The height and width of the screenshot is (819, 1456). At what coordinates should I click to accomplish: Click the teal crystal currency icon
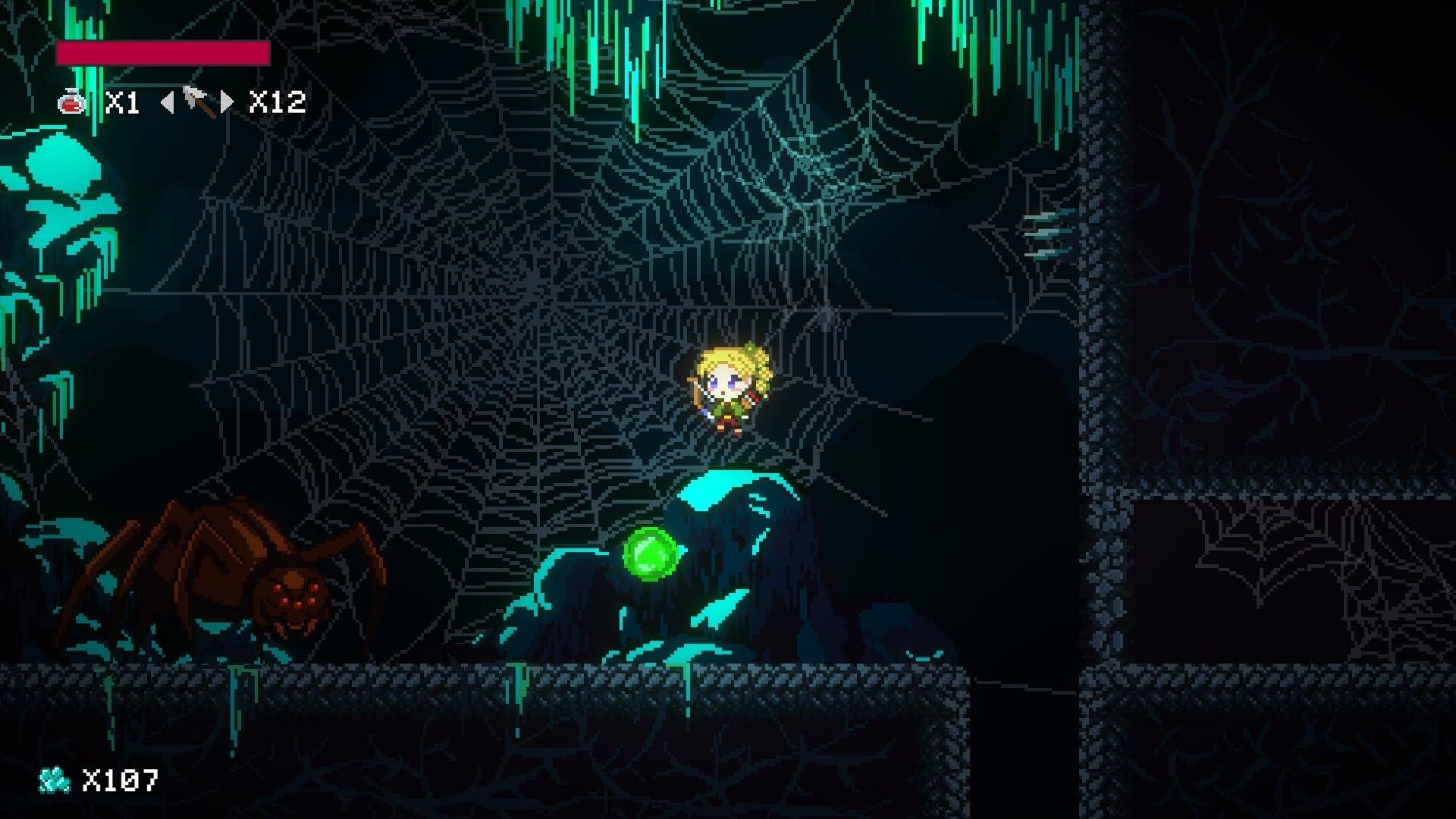pyautogui.click(x=55, y=780)
